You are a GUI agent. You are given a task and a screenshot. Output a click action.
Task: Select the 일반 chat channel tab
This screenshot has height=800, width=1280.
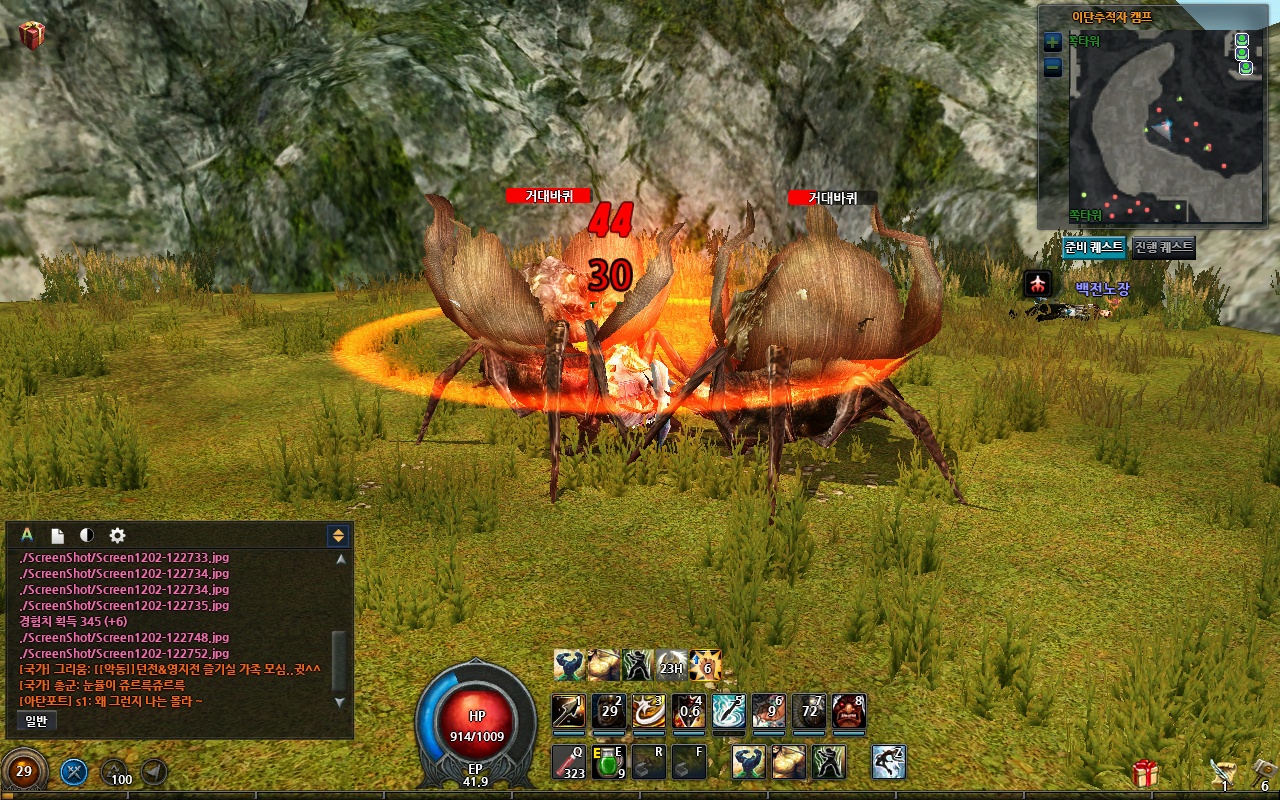click(37, 720)
